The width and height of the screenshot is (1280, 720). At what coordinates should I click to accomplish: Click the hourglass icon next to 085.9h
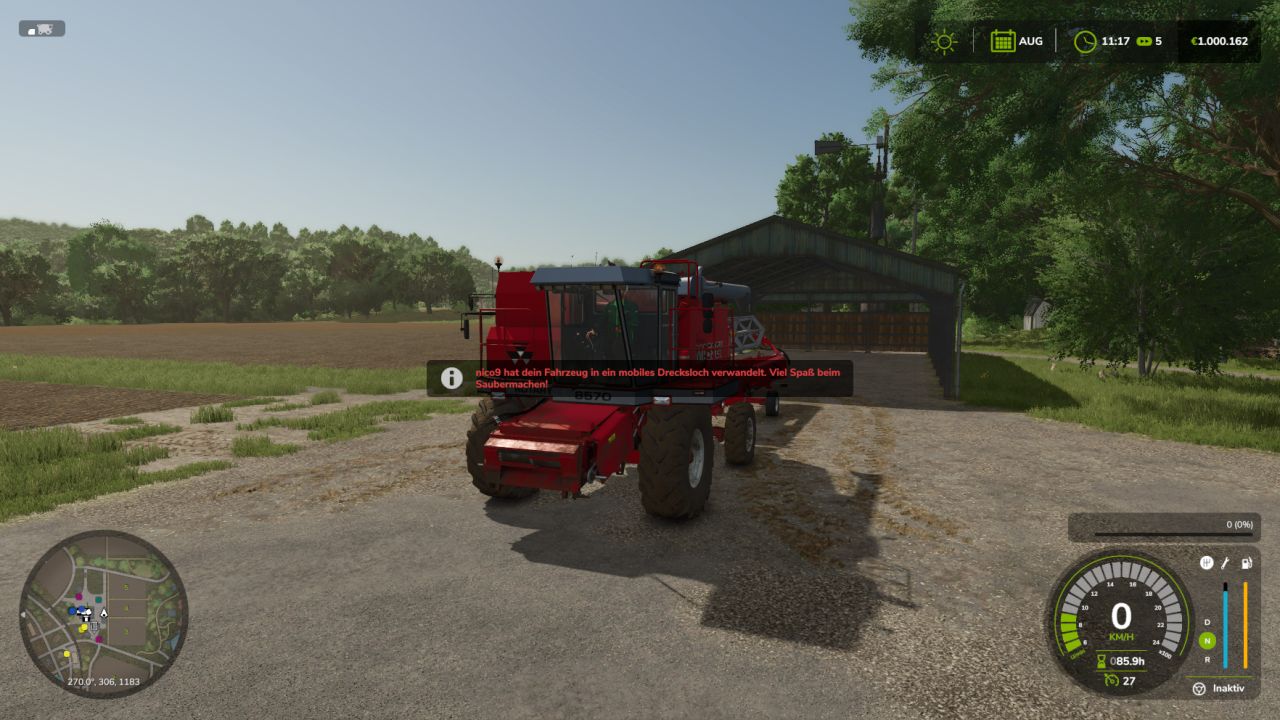pos(1100,660)
